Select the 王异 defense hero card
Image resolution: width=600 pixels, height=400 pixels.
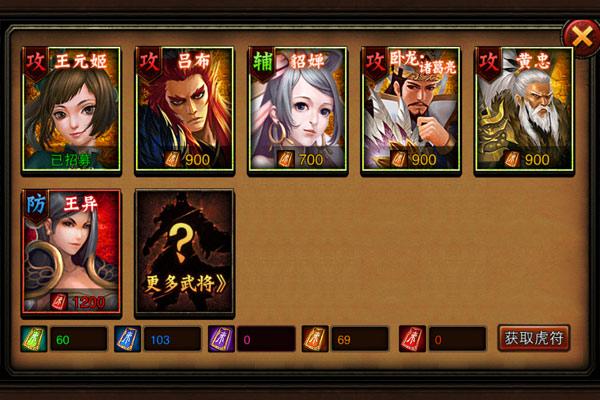pyautogui.click(x=71, y=252)
